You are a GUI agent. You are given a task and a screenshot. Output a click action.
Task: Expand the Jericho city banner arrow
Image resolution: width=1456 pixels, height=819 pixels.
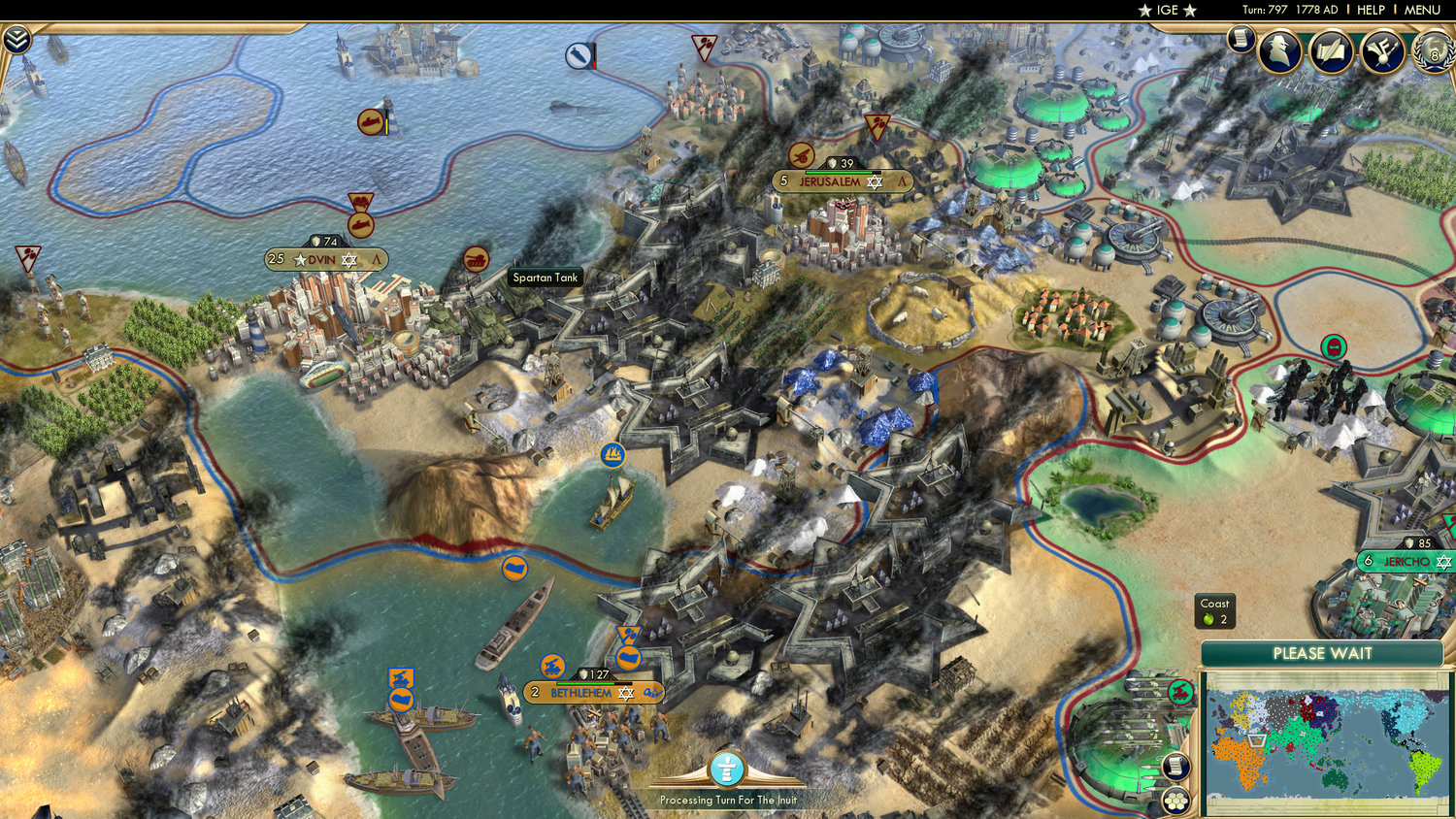coord(1452,561)
